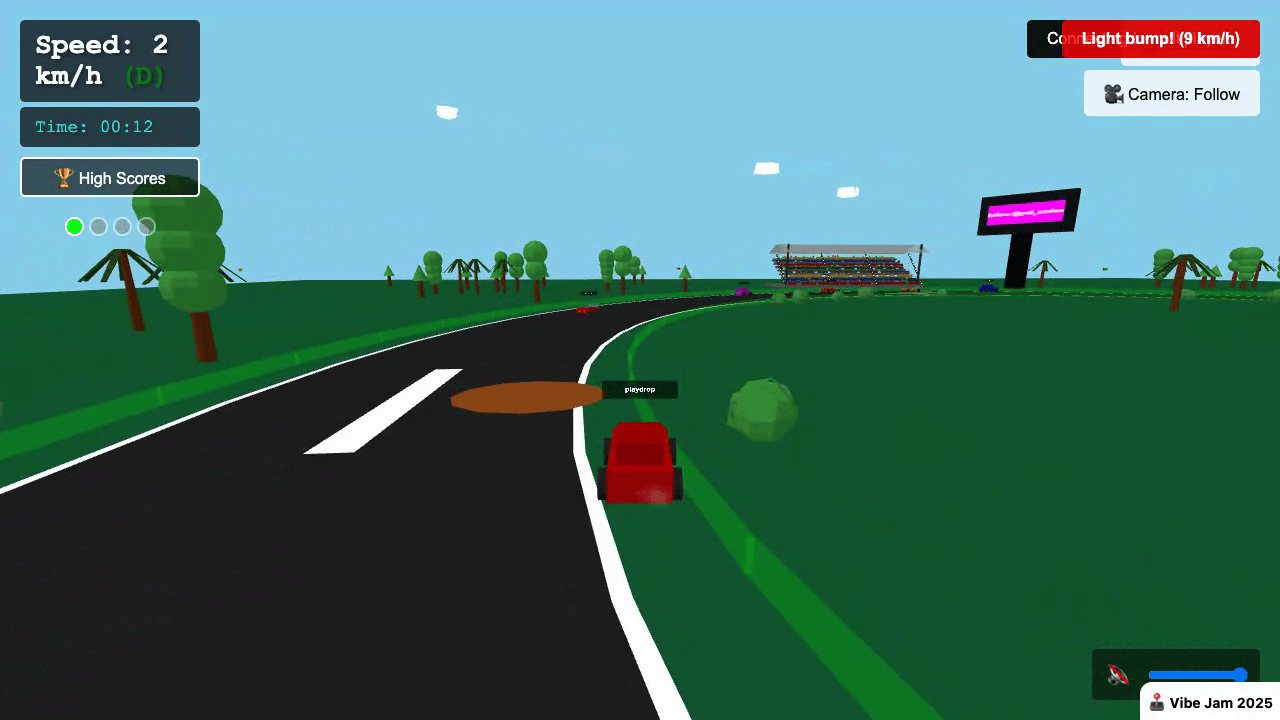Screen dimensions: 1280x720
Task: Click the joystick icon beside Vibe Jam 2025
Action: pyautogui.click(x=1157, y=702)
